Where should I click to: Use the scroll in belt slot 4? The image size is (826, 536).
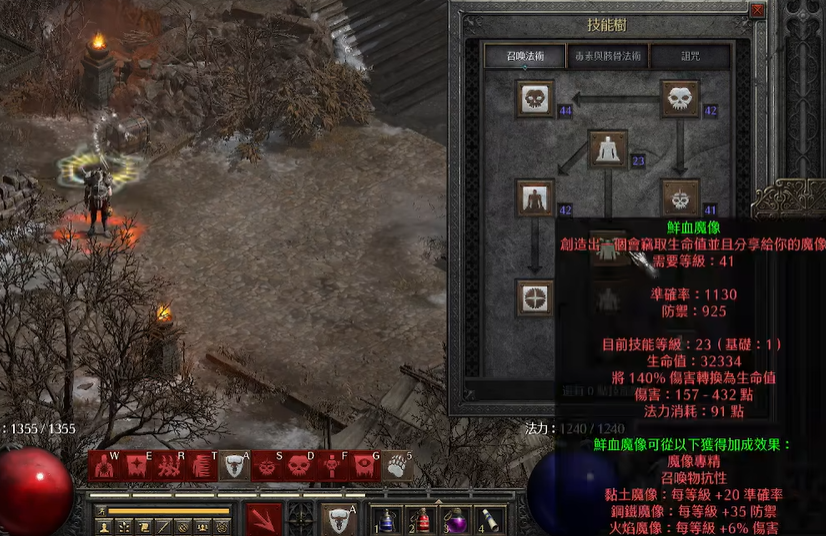(493, 520)
